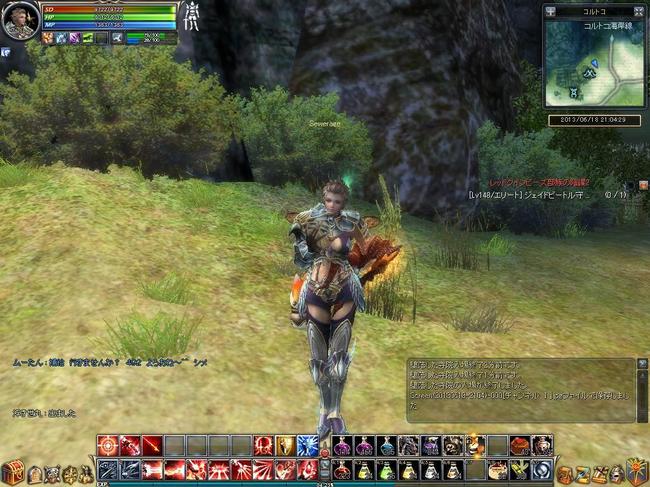
Task: Click the character portrait
Action: pos(20,20)
